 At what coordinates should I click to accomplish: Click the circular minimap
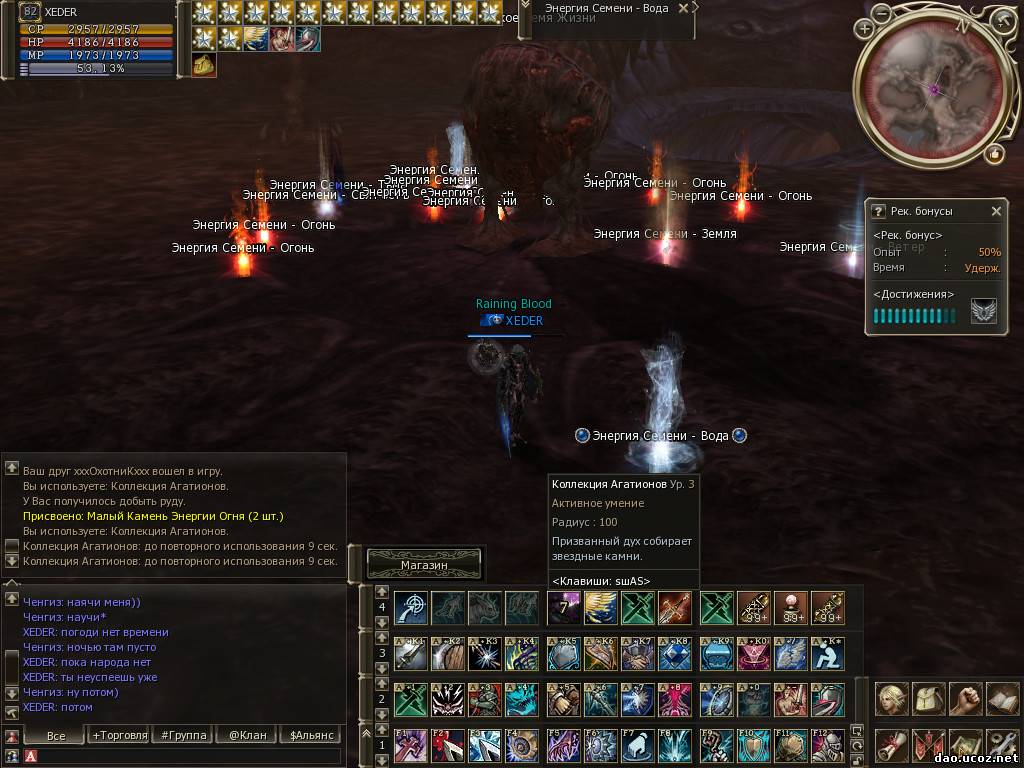tap(936, 90)
